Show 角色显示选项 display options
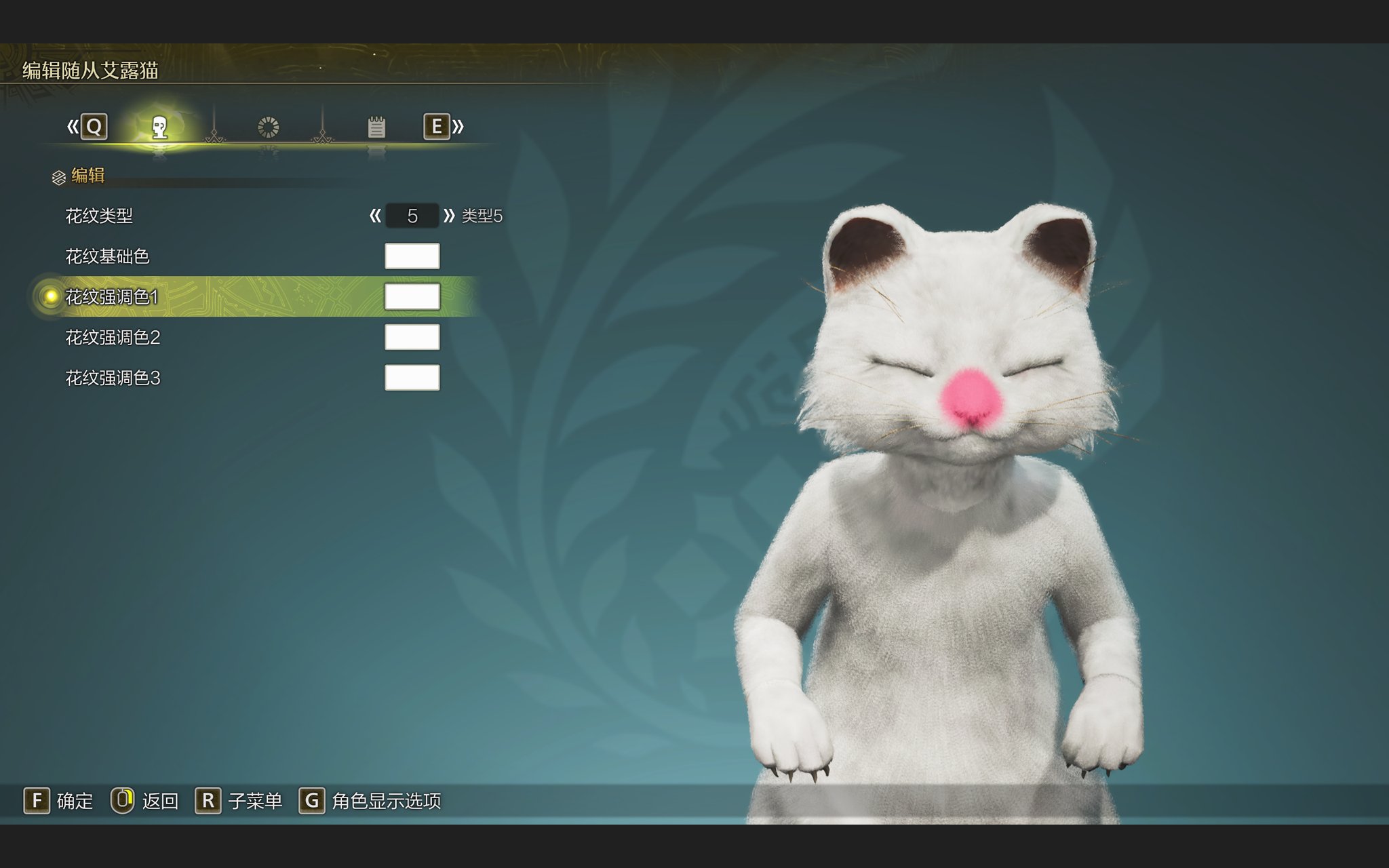This screenshot has height=868, width=1389. [370, 801]
